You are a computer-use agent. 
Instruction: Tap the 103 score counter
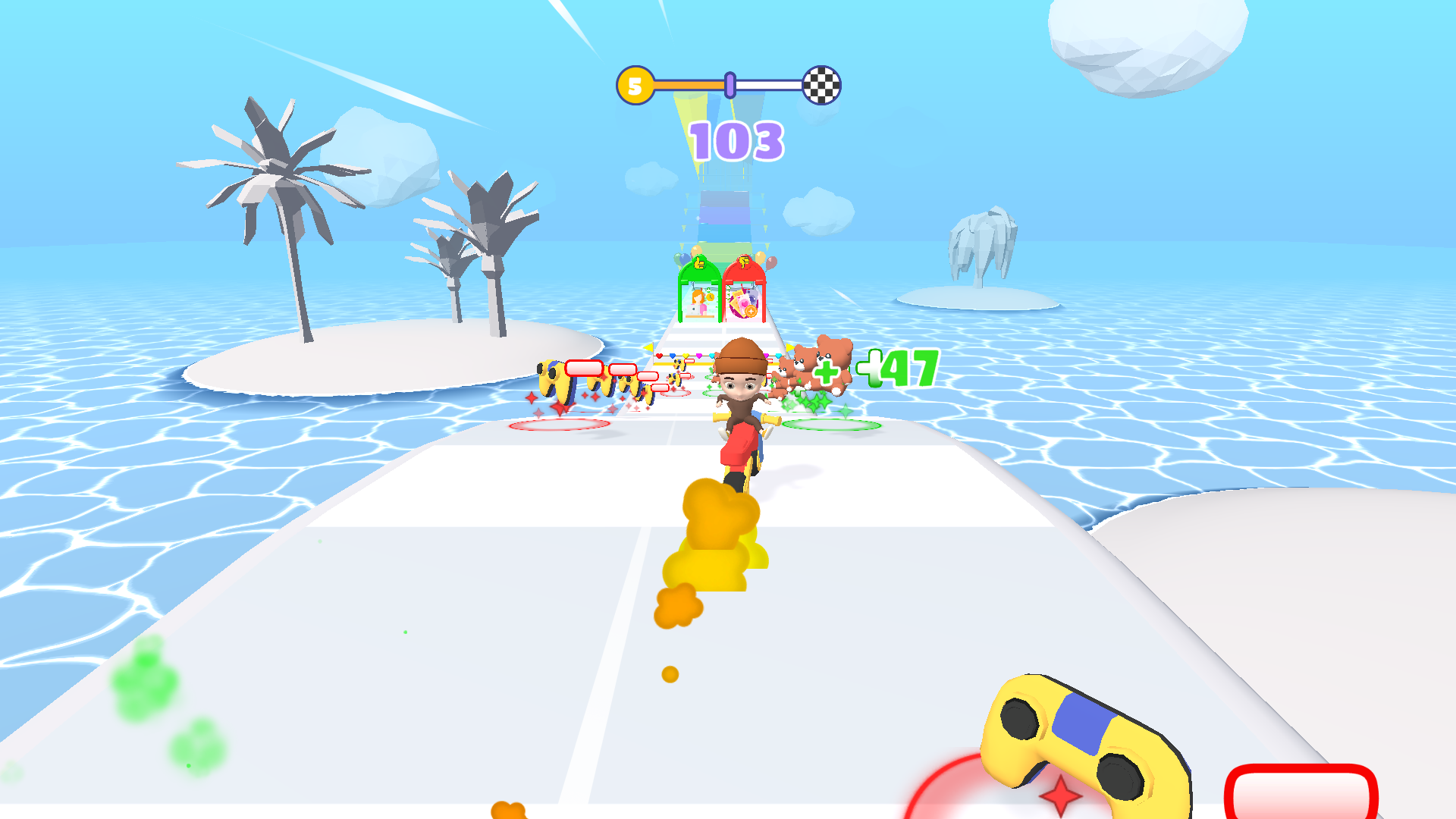[736, 140]
